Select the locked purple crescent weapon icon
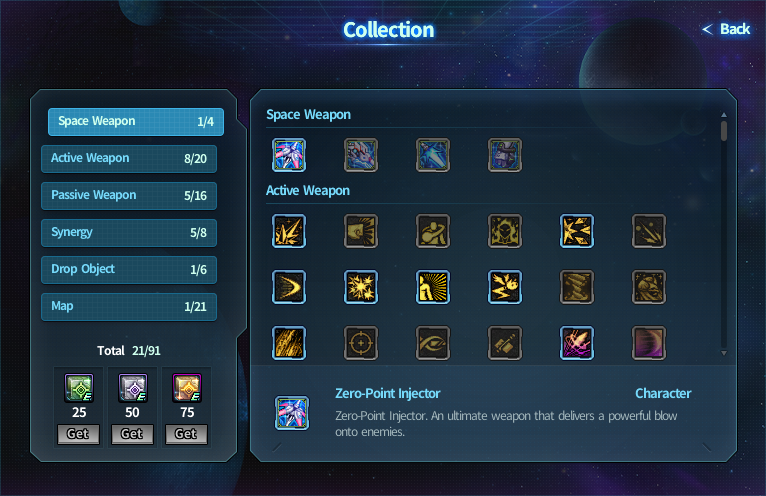 click(x=649, y=343)
